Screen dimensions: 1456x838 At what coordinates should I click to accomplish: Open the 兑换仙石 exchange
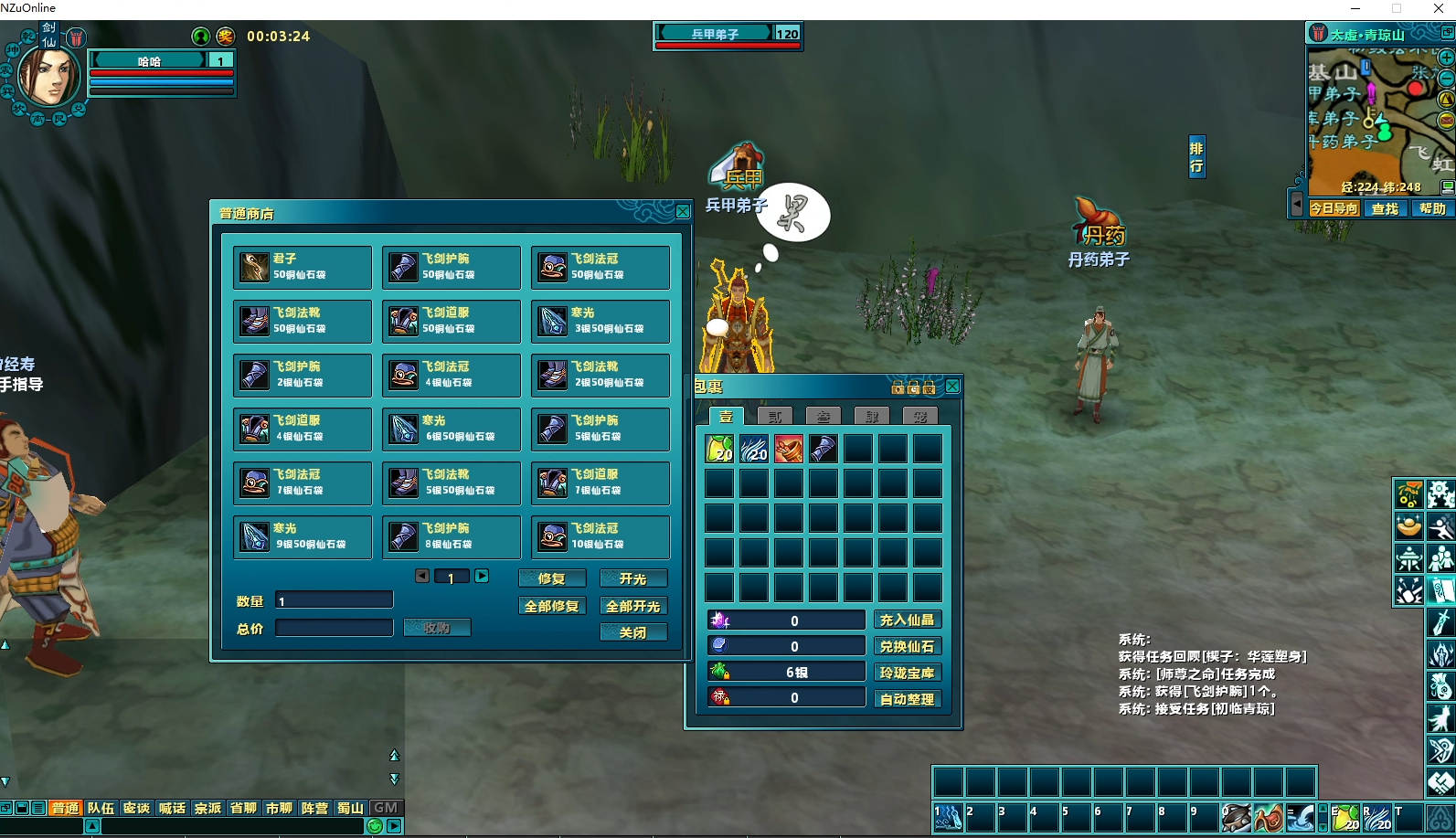[x=907, y=647]
